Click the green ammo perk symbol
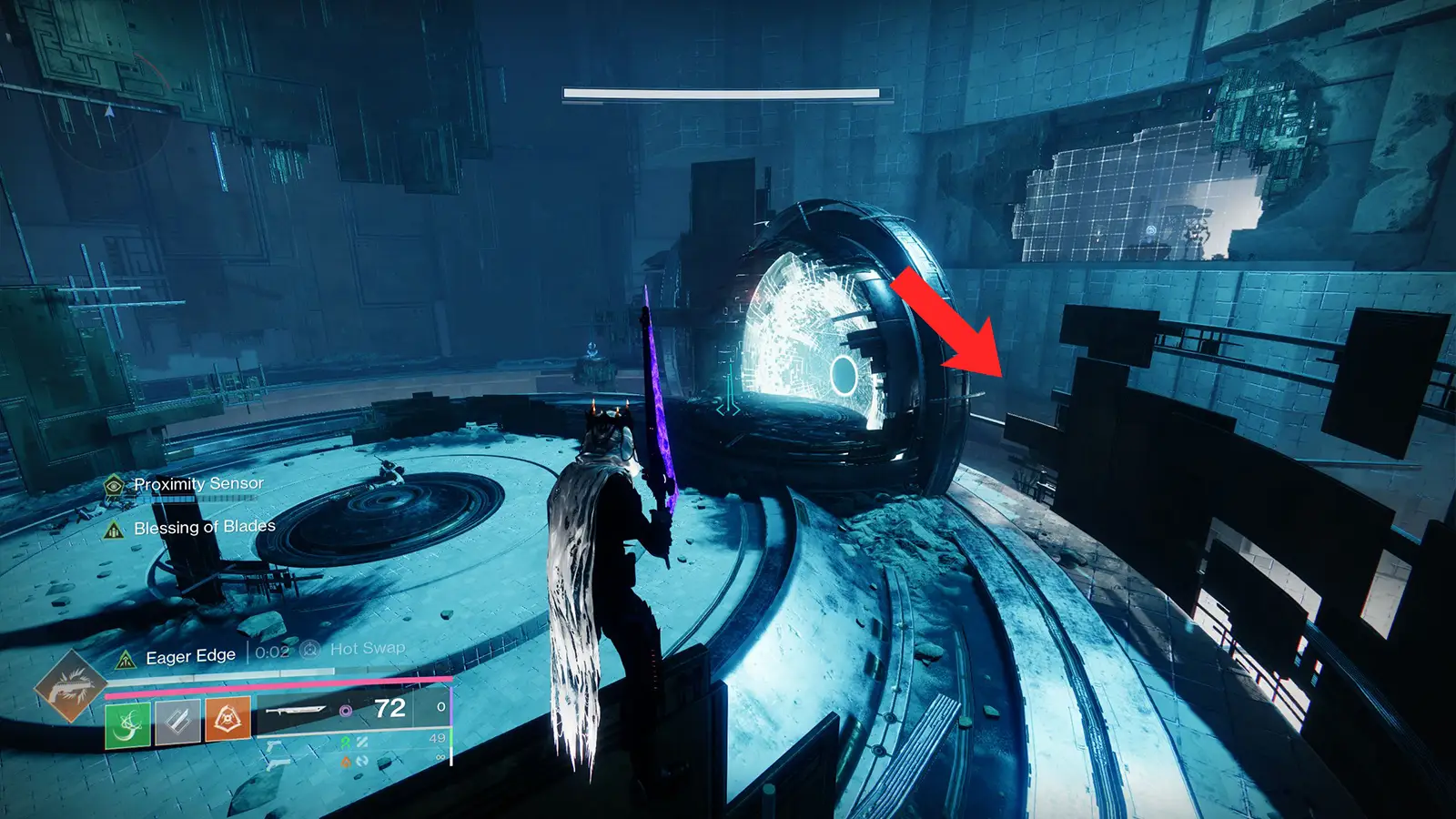The height and width of the screenshot is (819, 1456). (x=346, y=742)
